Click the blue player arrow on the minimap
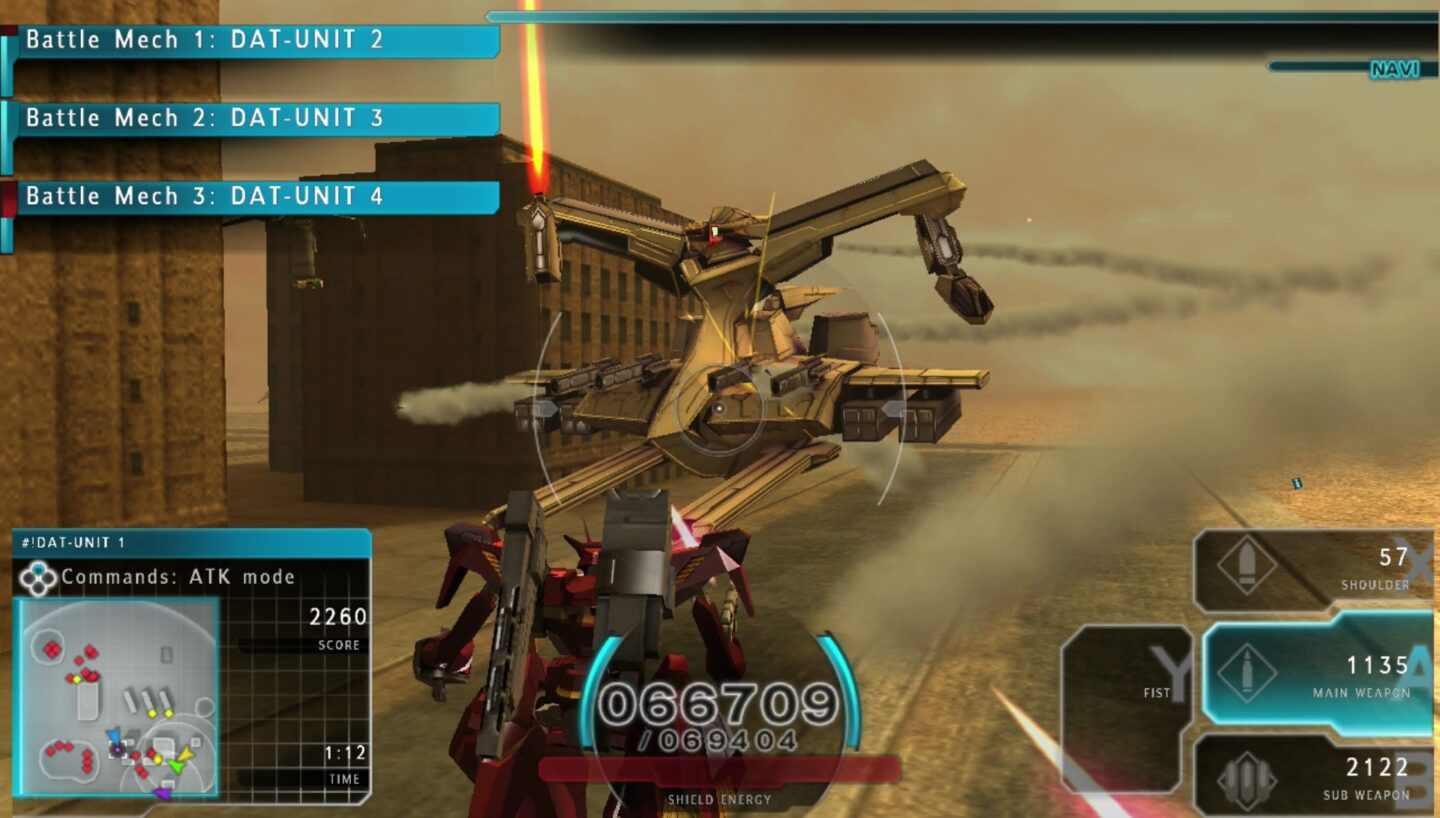 click(x=115, y=735)
